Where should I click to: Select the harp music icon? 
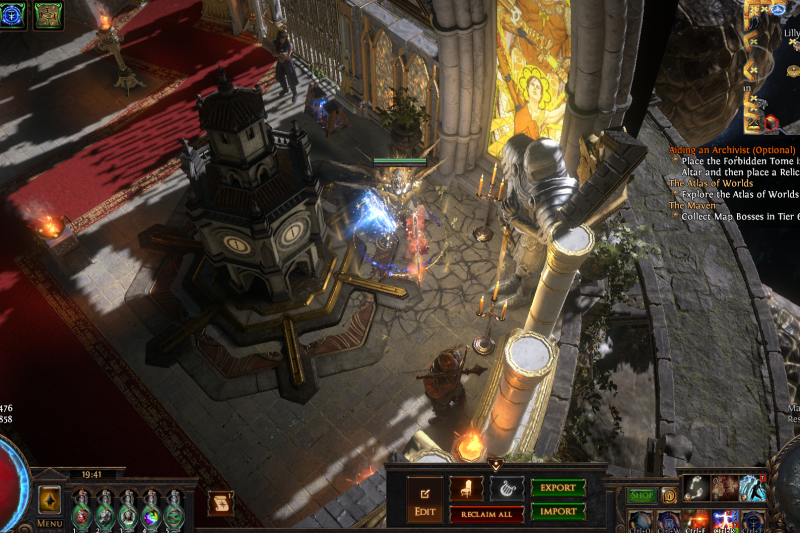click(x=506, y=489)
